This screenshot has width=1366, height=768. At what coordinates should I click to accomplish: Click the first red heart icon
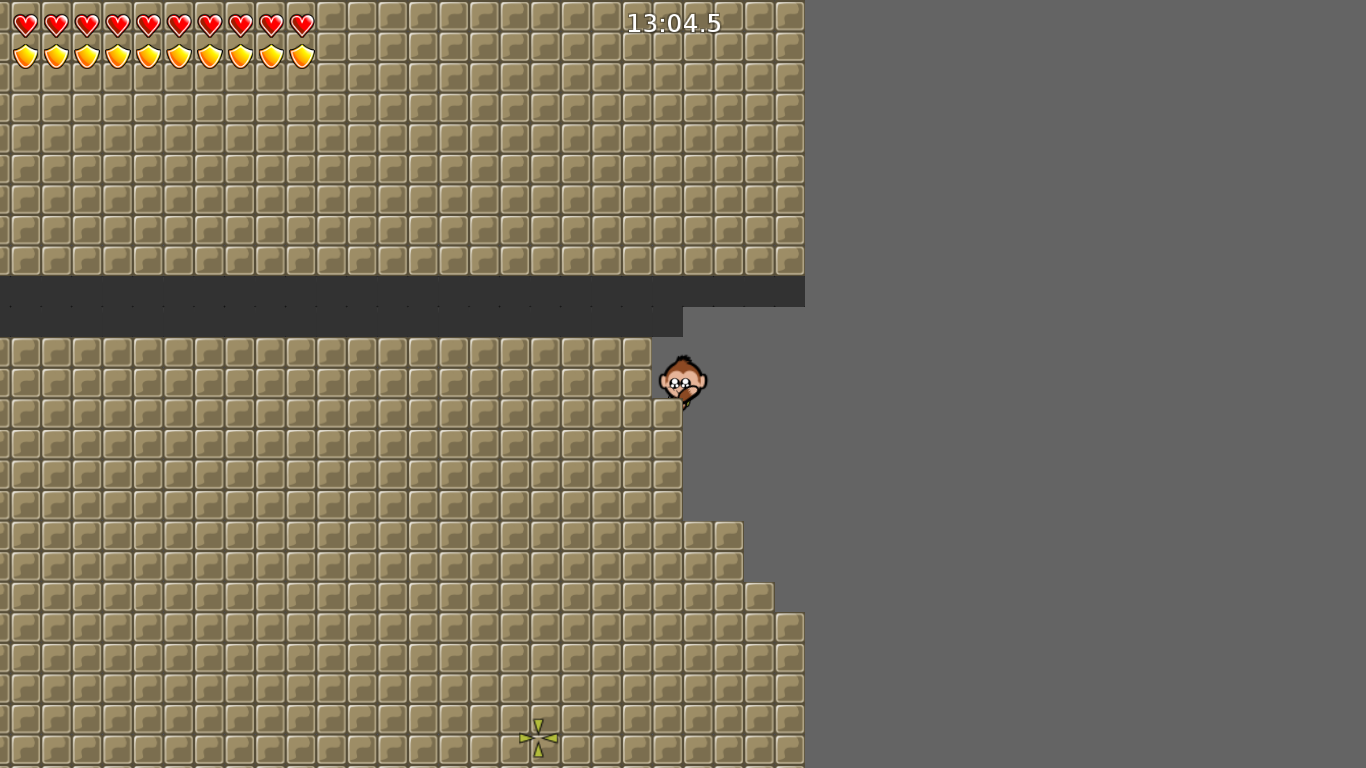(27, 24)
